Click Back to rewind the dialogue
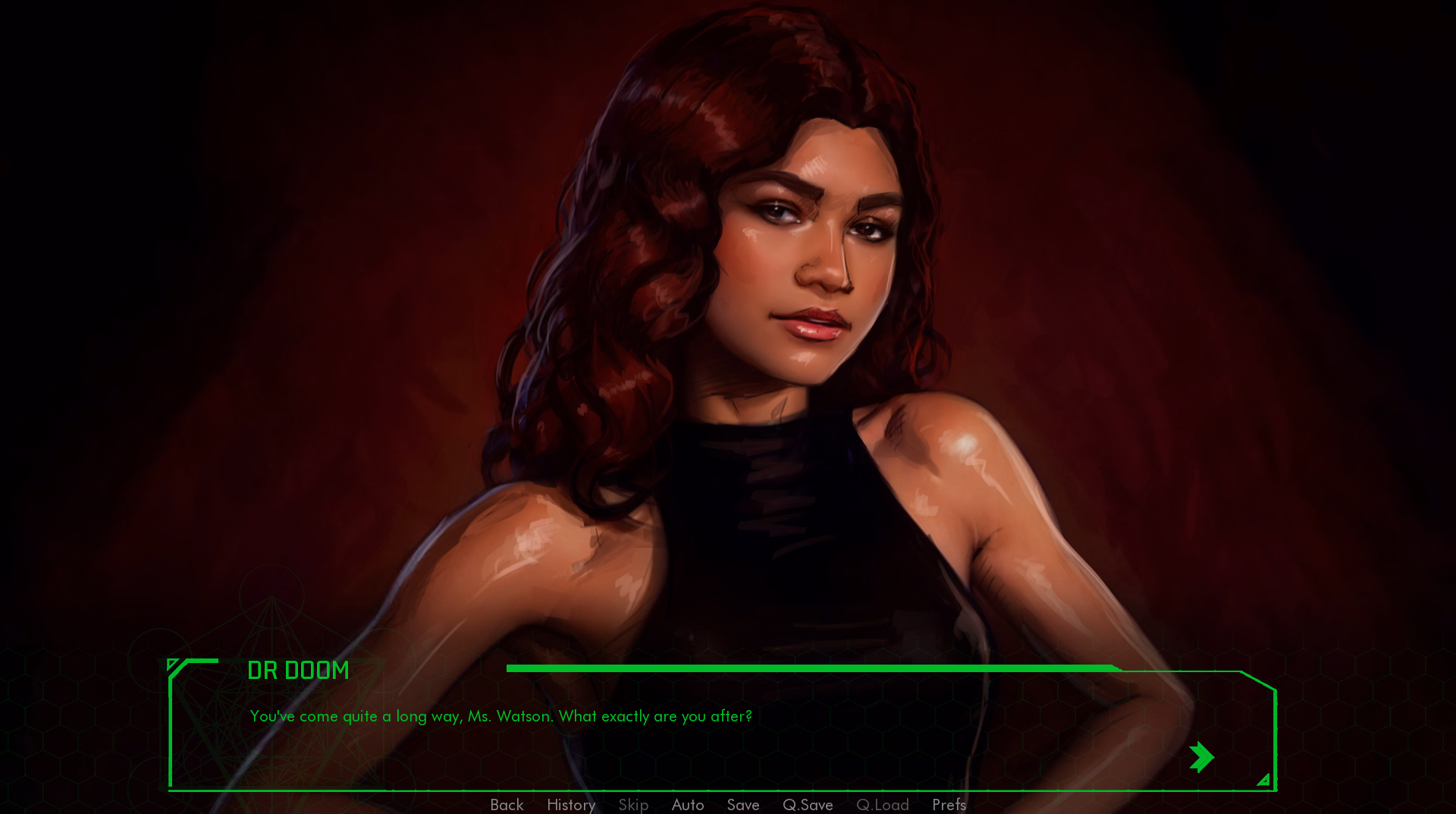The width and height of the screenshot is (1456, 814). pos(506,806)
